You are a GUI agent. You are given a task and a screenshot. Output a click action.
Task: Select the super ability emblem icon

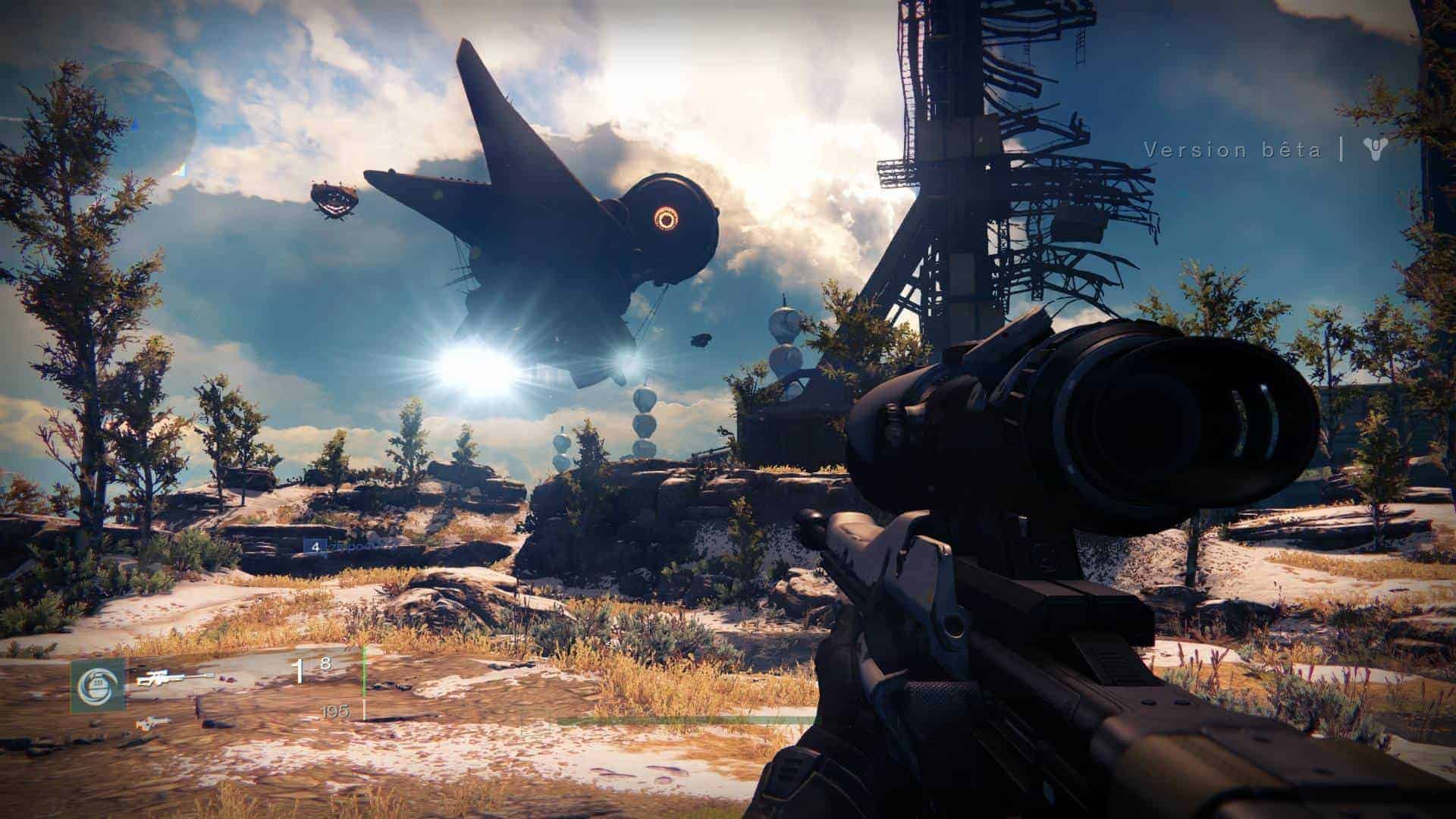(98, 686)
